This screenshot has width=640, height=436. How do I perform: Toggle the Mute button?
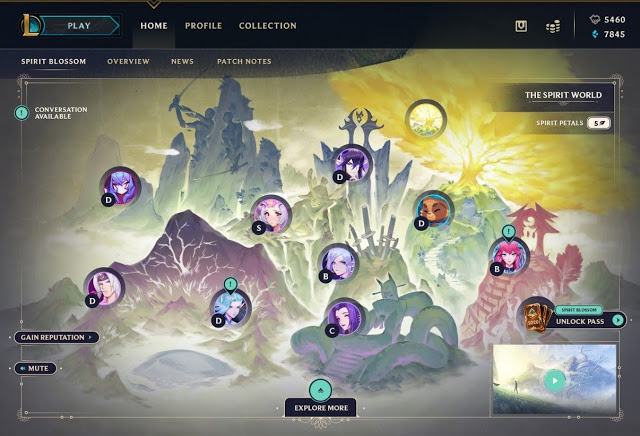(x=37, y=368)
